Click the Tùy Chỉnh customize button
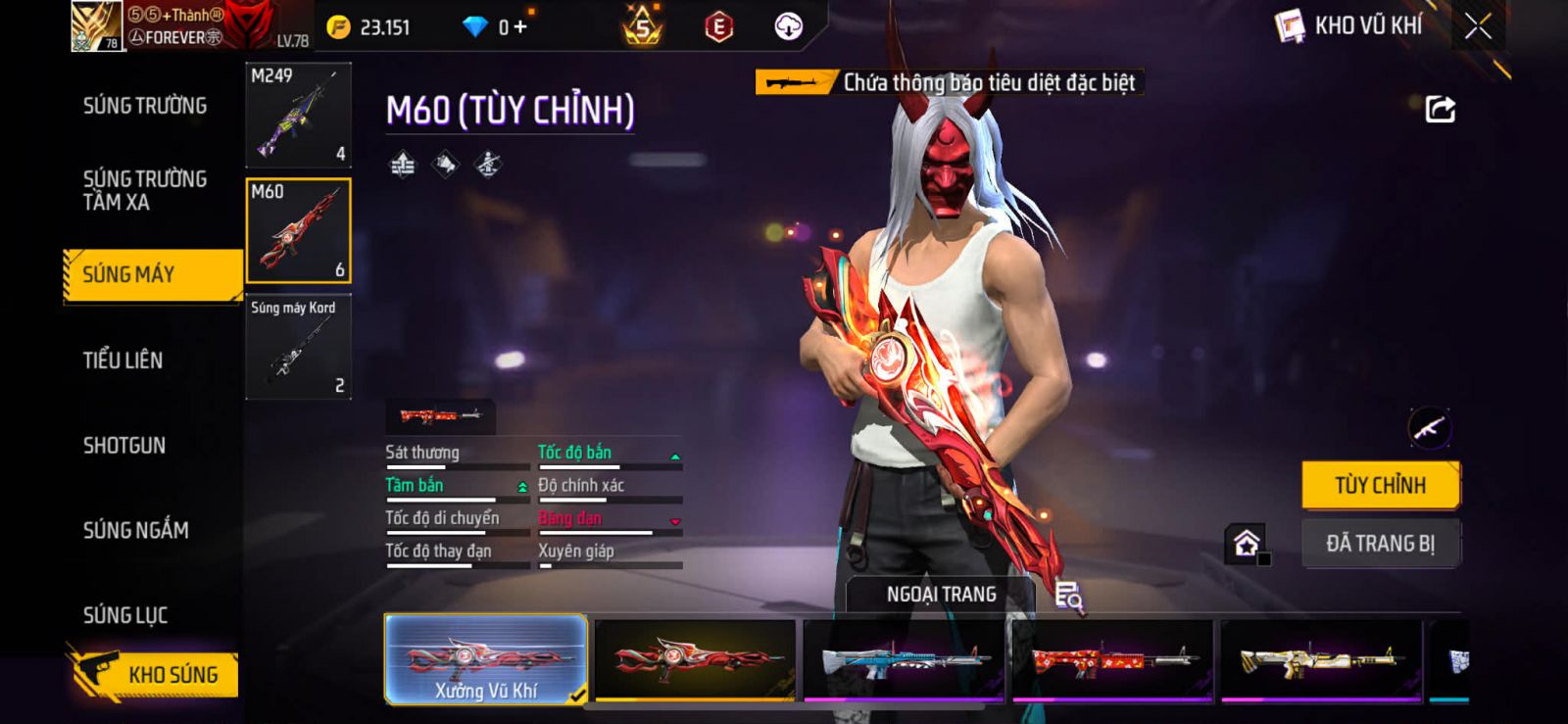 1380,485
